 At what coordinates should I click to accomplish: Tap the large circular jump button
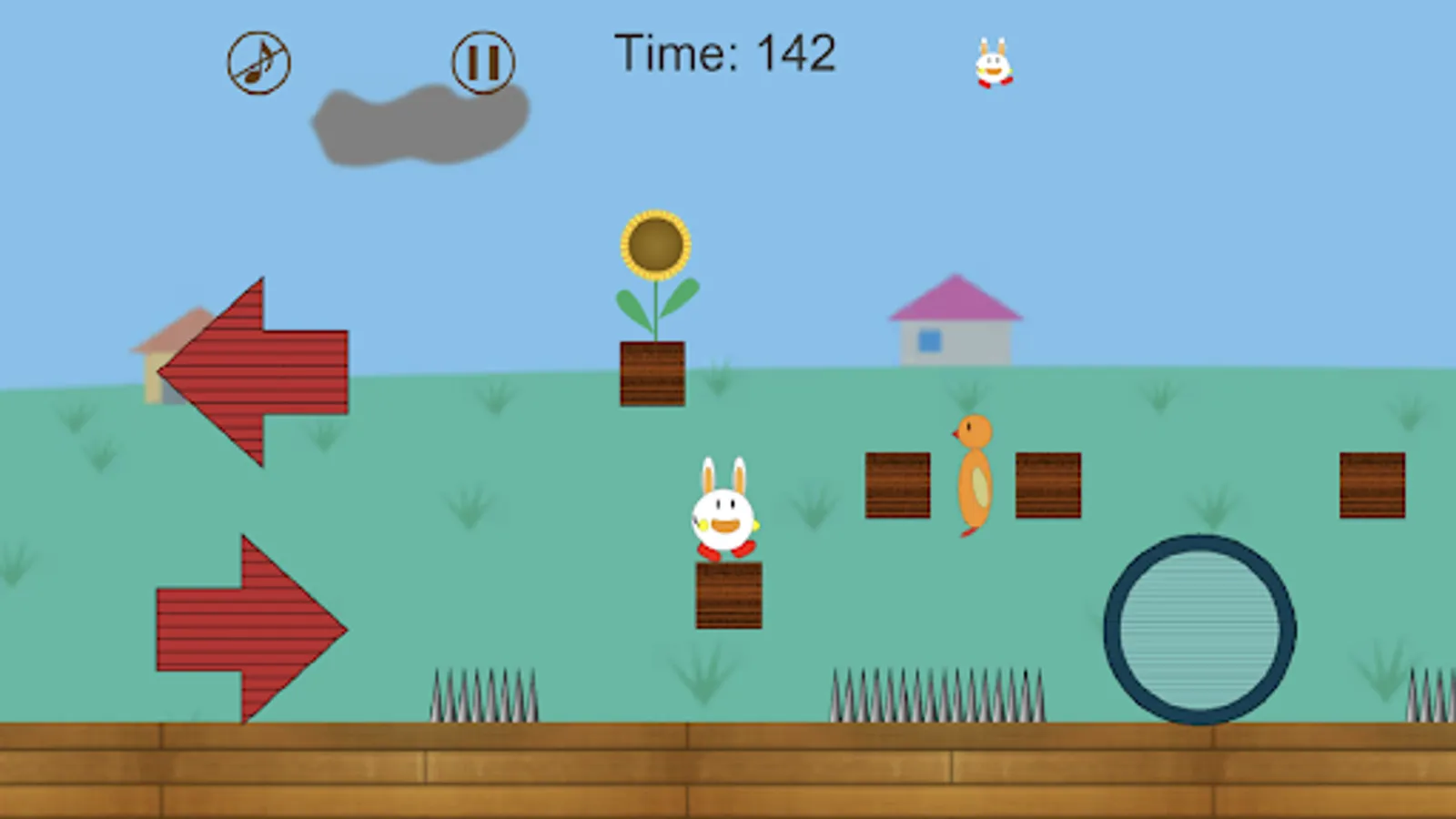(1199, 628)
